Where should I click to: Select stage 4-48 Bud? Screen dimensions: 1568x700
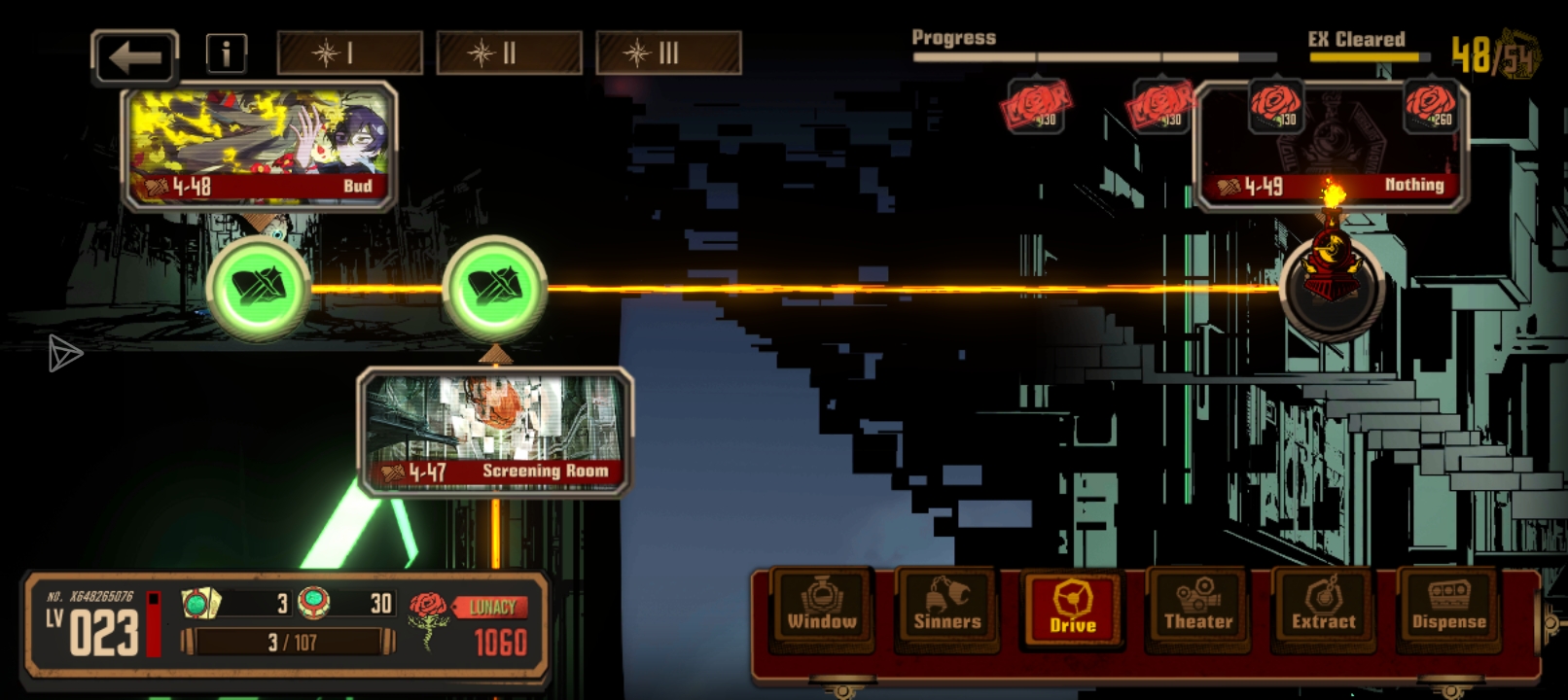pyautogui.click(x=259, y=147)
